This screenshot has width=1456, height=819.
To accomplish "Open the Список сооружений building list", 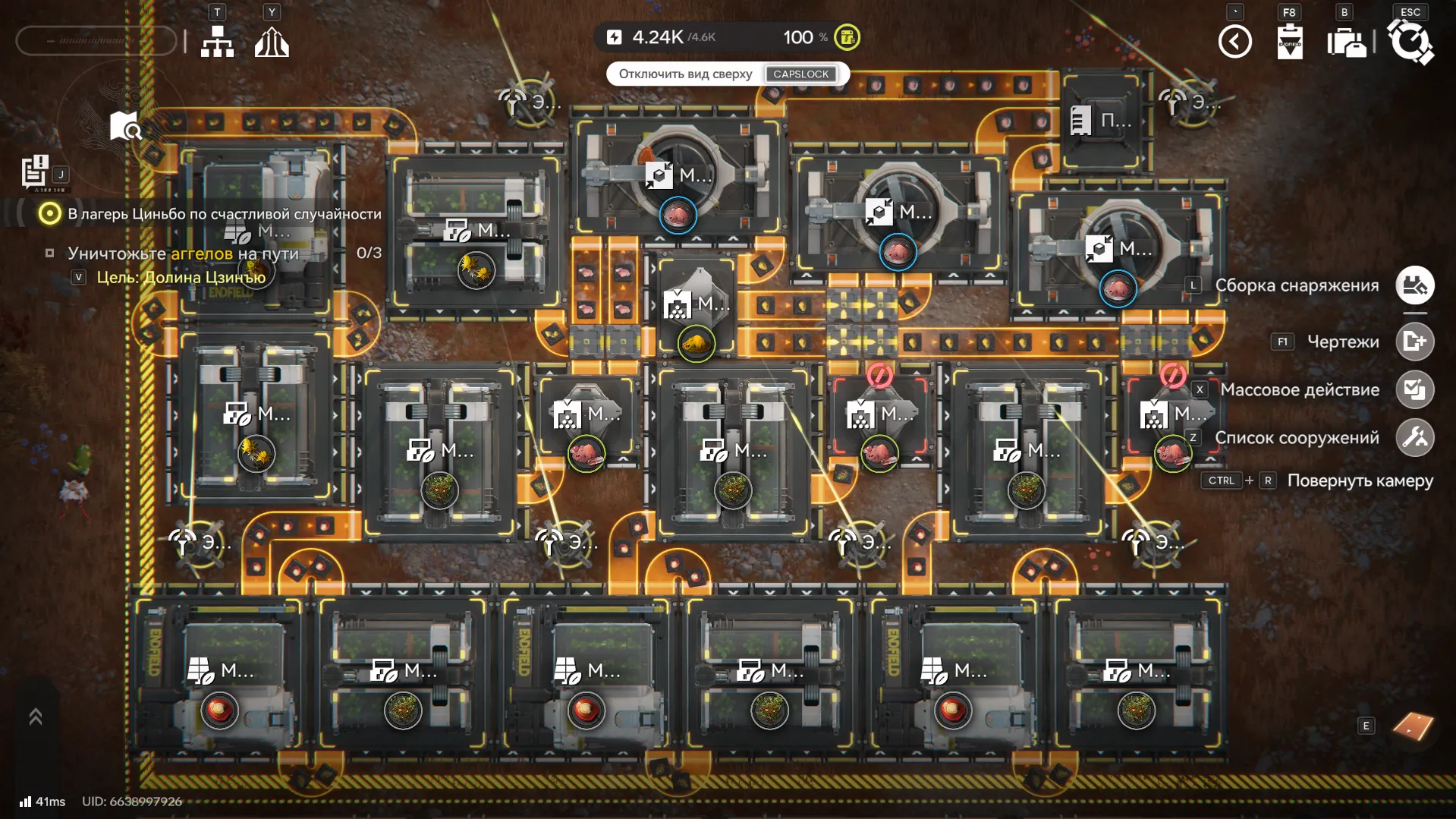I will (x=1414, y=438).
